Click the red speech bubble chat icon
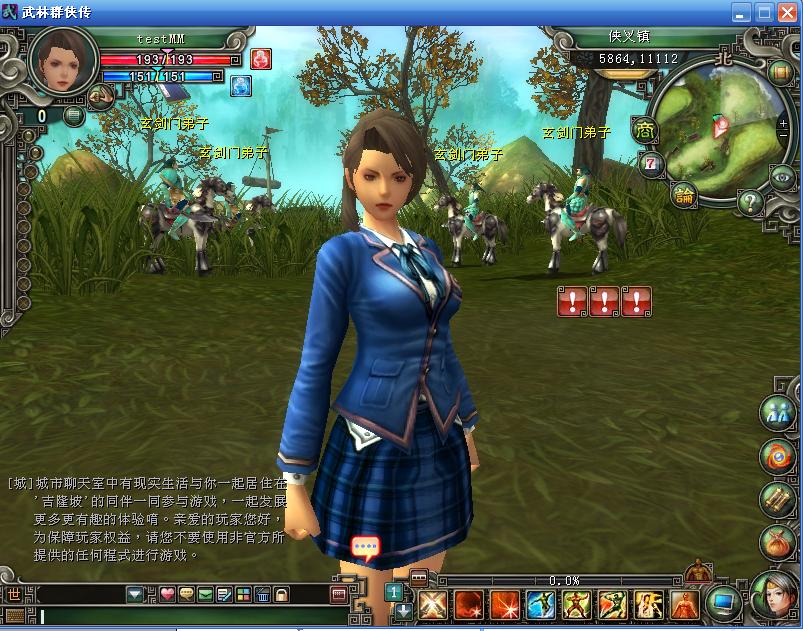Image resolution: width=803 pixels, height=631 pixels. tap(366, 547)
